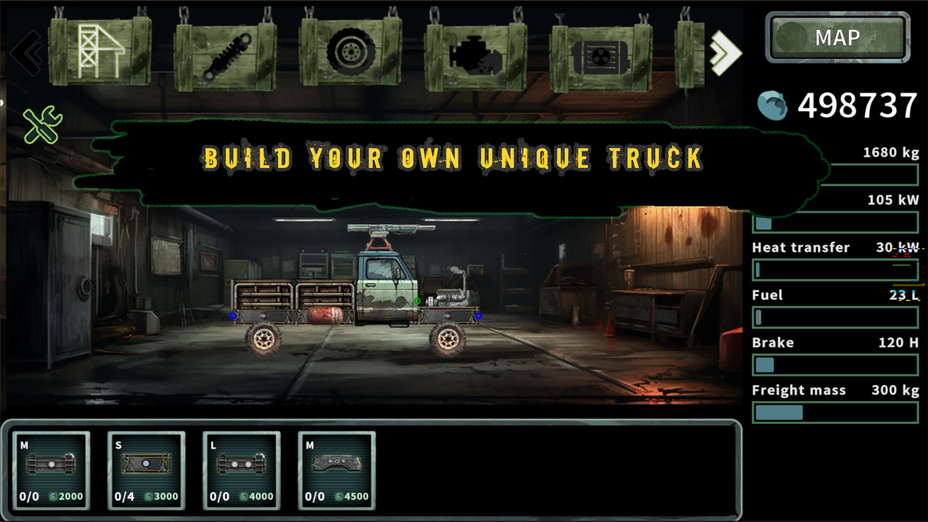This screenshot has width=928, height=522.
Task: Select the M frame part costing 4500
Action: click(x=337, y=469)
